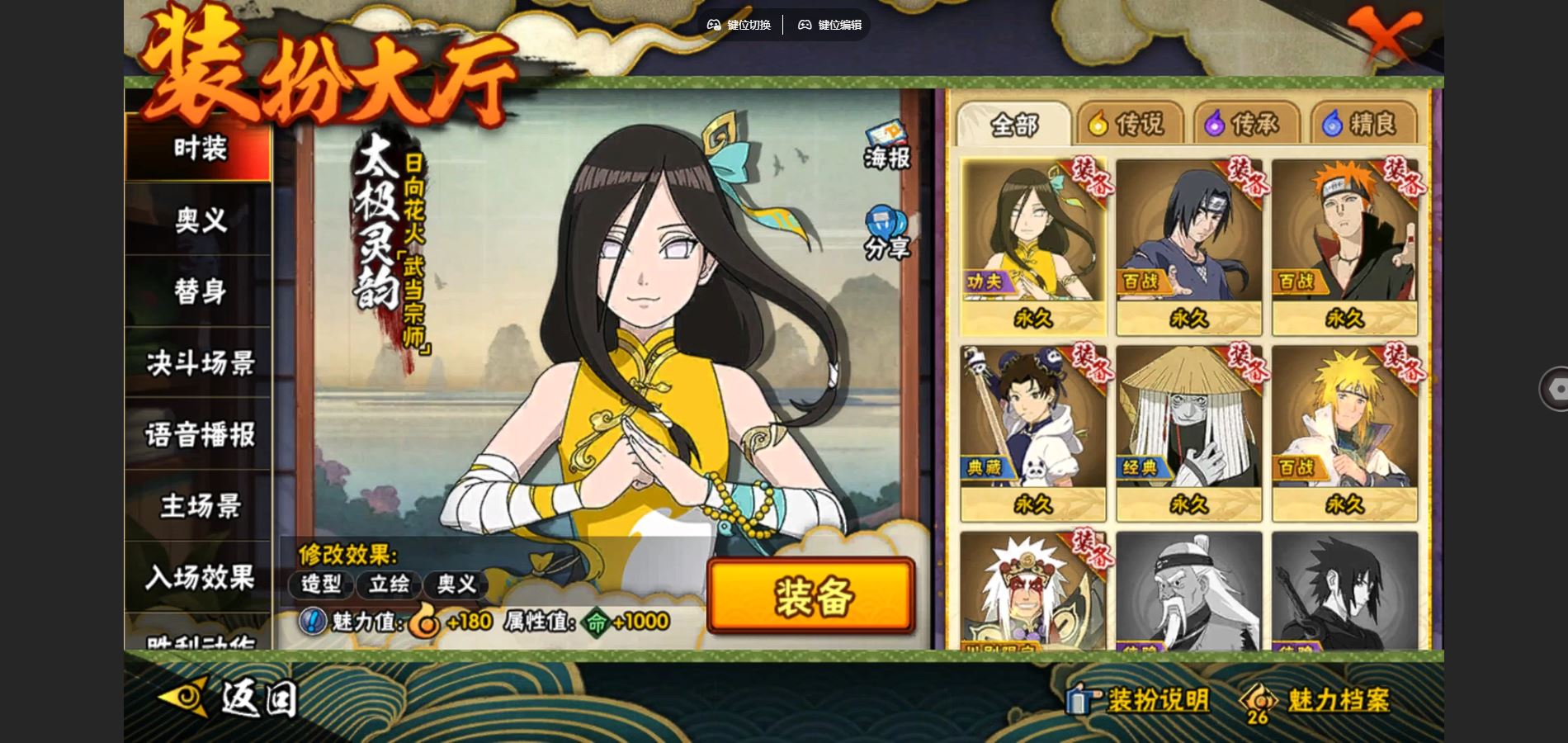
Task: Select the yellow-dress 功夫 costume thumbnail
Action: [x=1032, y=246]
